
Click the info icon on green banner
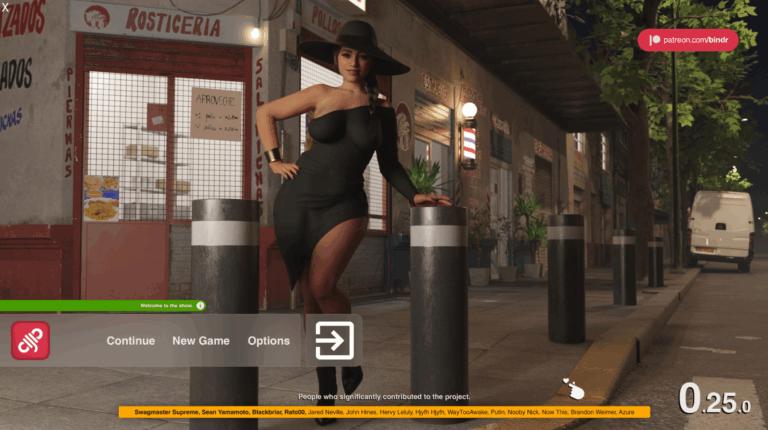pyautogui.click(x=200, y=305)
